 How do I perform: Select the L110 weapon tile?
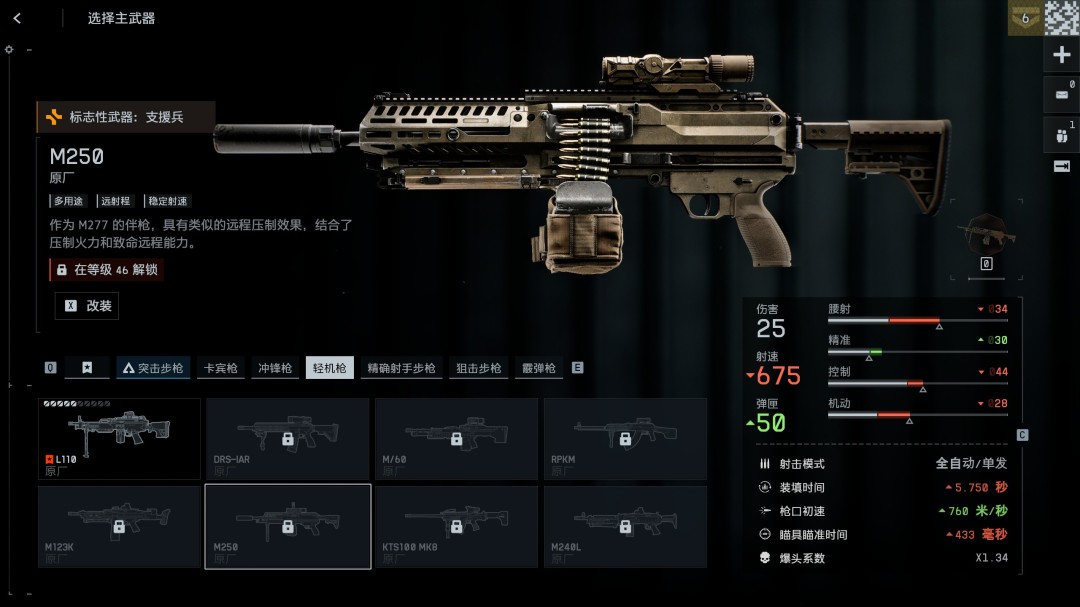[119, 439]
